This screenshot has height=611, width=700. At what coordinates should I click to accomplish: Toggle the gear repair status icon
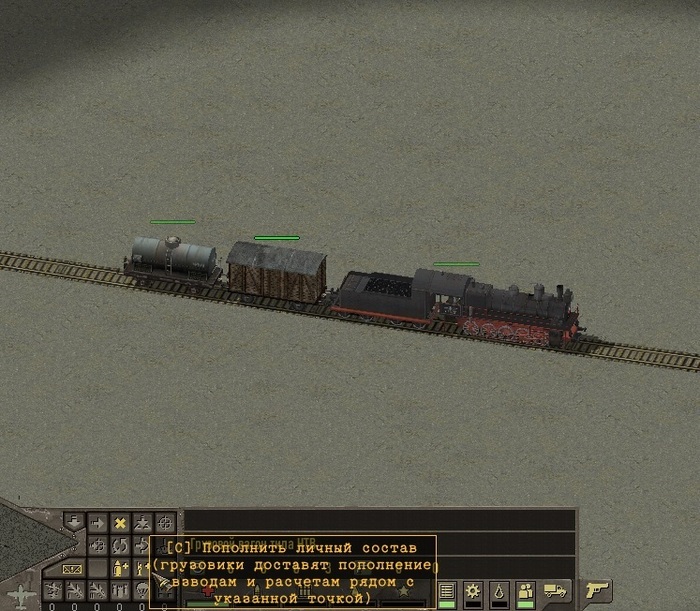tap(474, 590)
